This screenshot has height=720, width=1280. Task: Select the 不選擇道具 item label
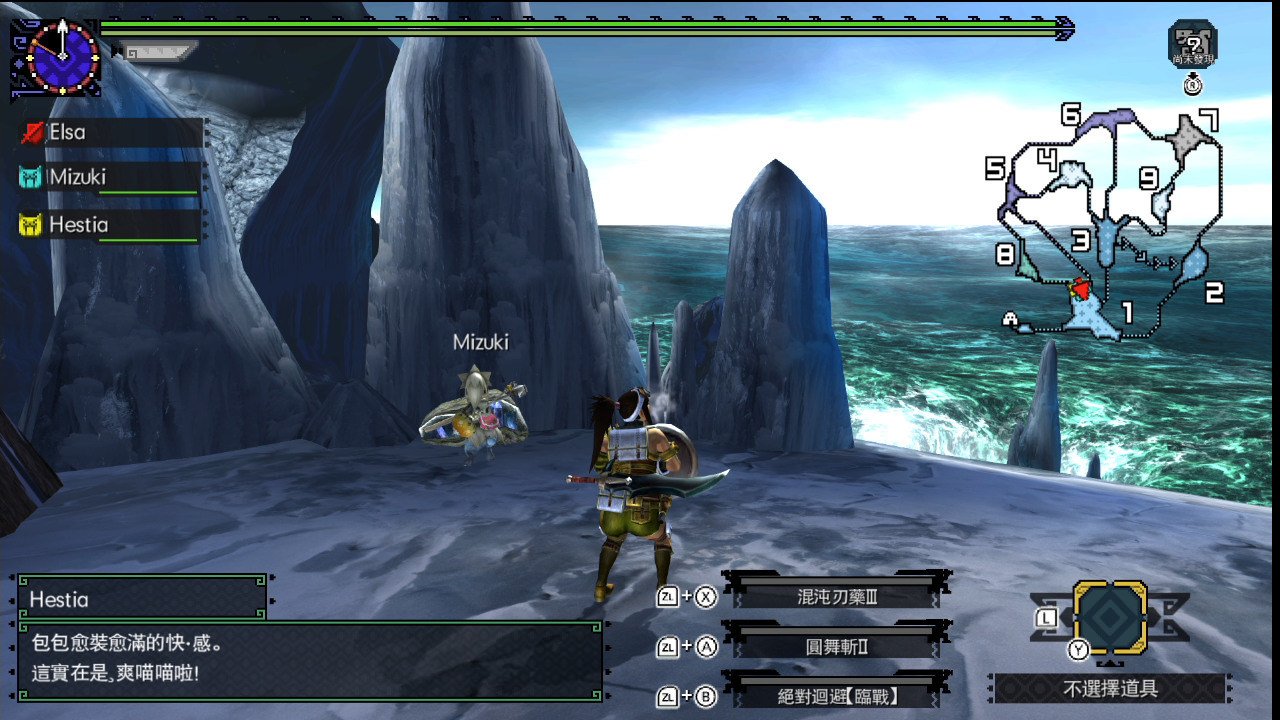point(1110,688)
